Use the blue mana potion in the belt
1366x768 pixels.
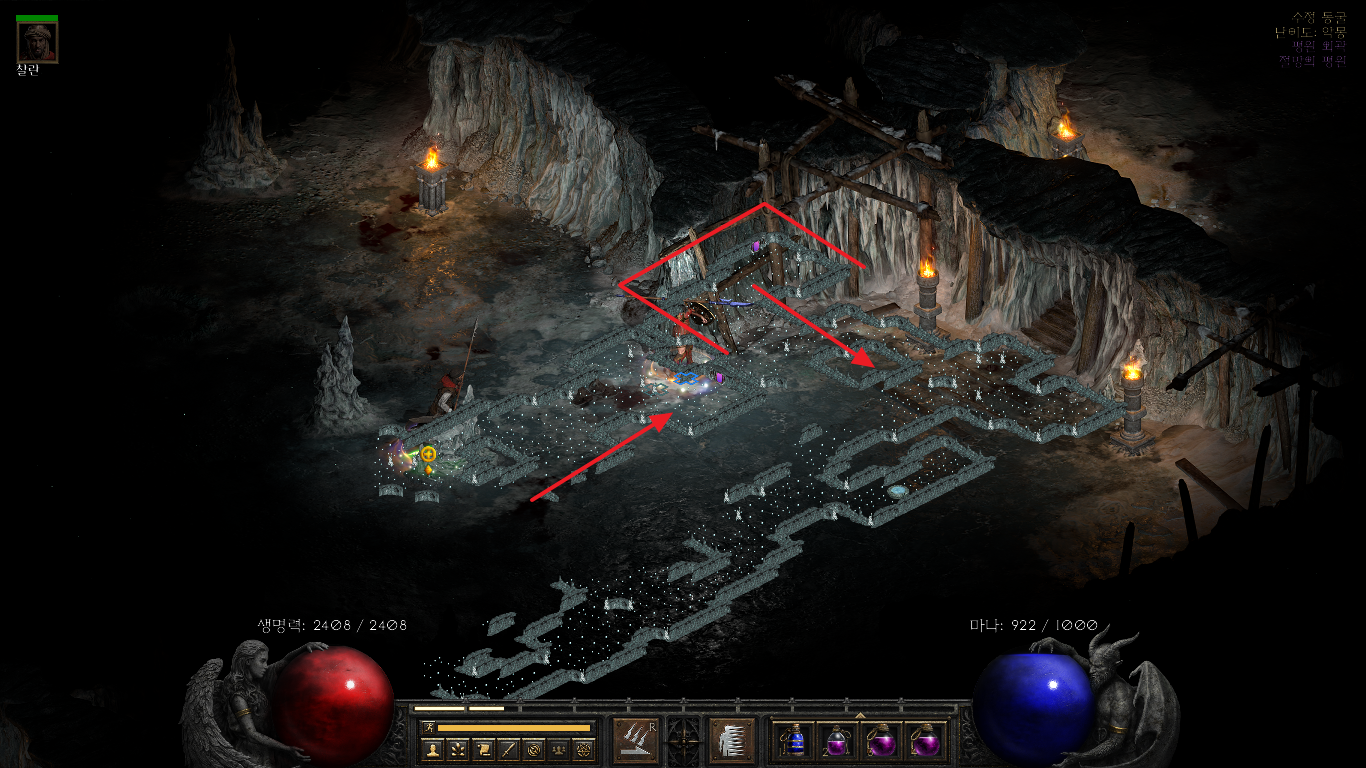click(795, 741)
